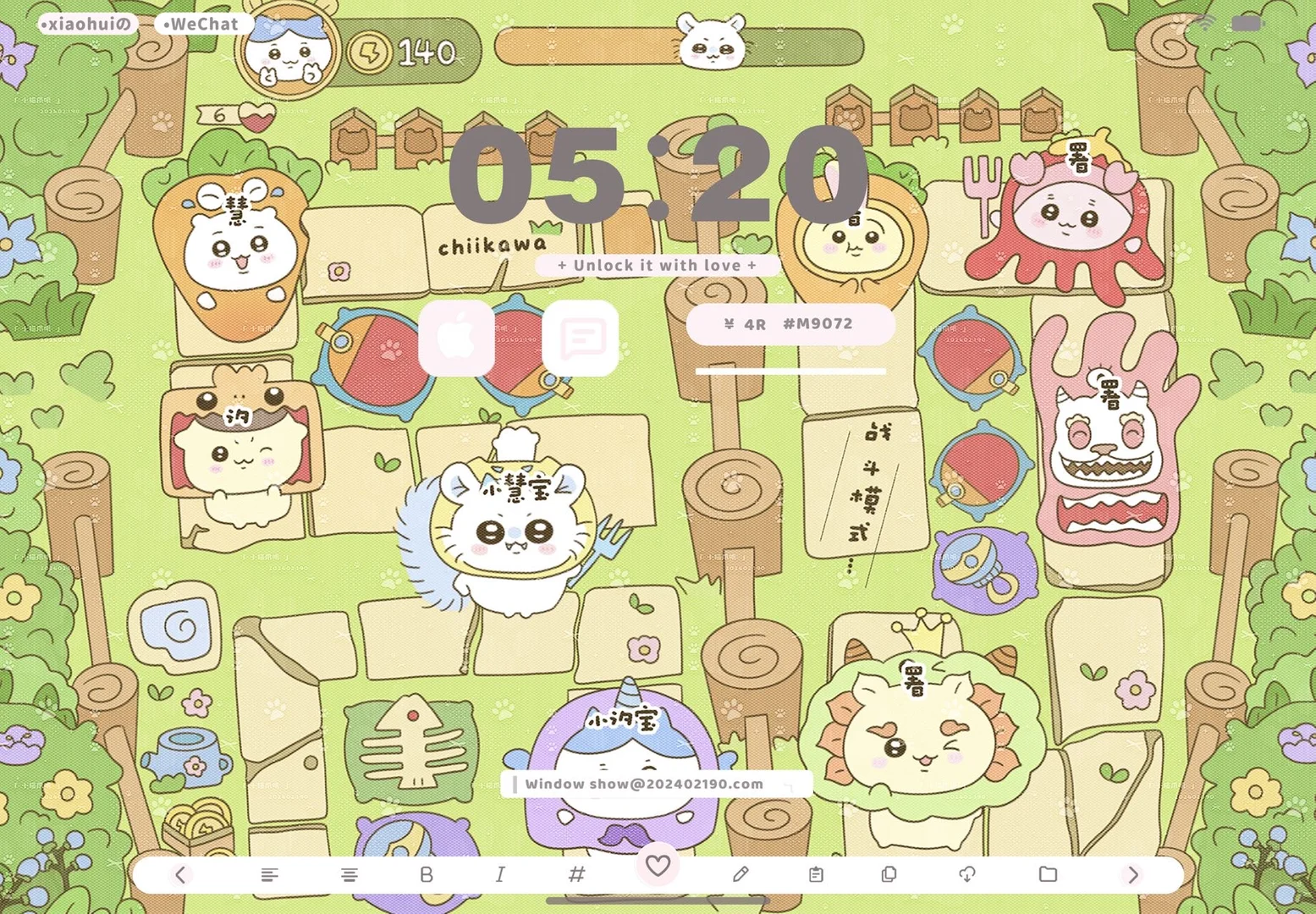
Task: Select the align-left icon on the toolbar
Action: pyautogui.click(x=269, y=875)
